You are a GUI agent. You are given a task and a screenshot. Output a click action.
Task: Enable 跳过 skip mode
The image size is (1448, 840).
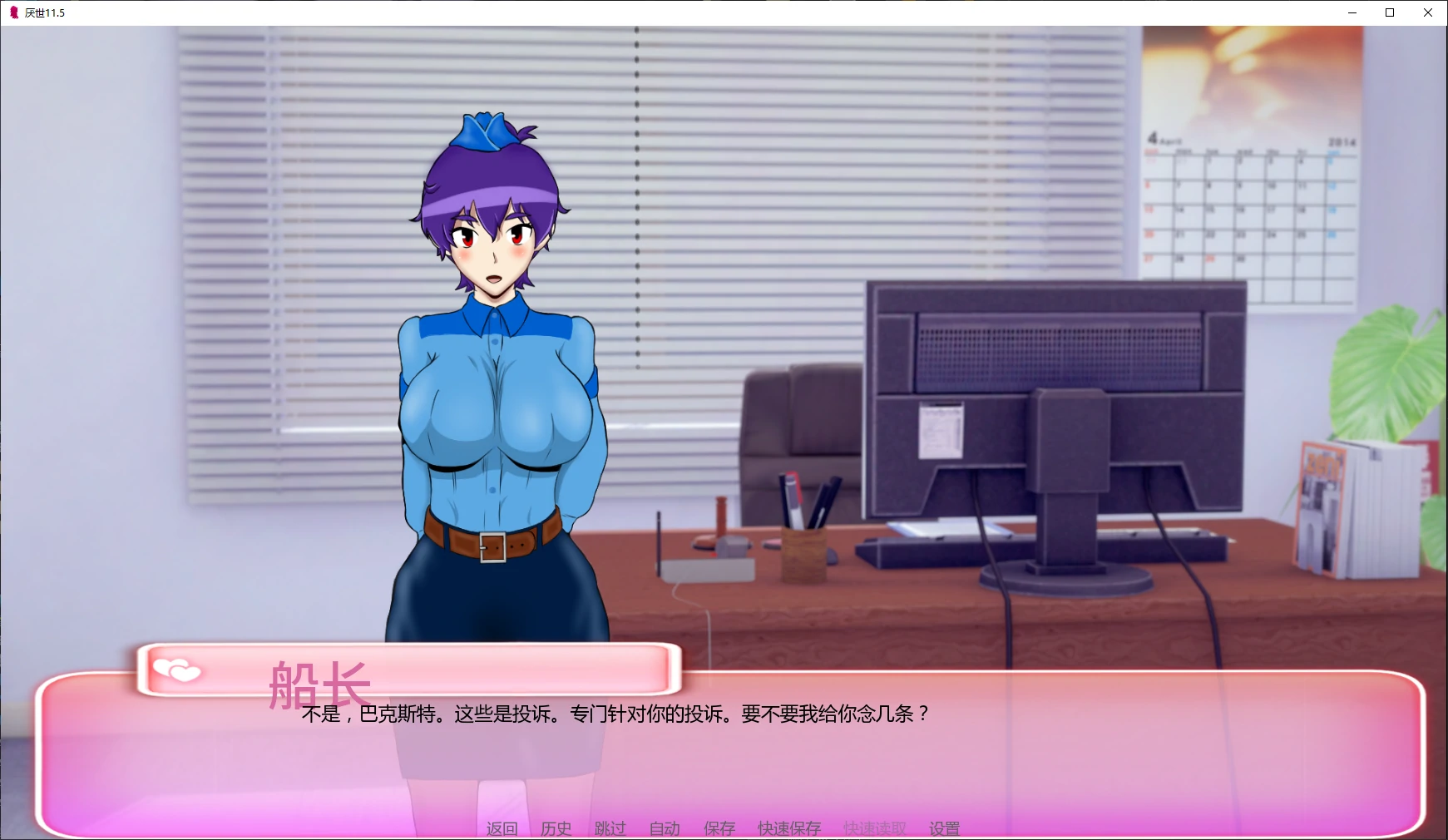point(609,828)
